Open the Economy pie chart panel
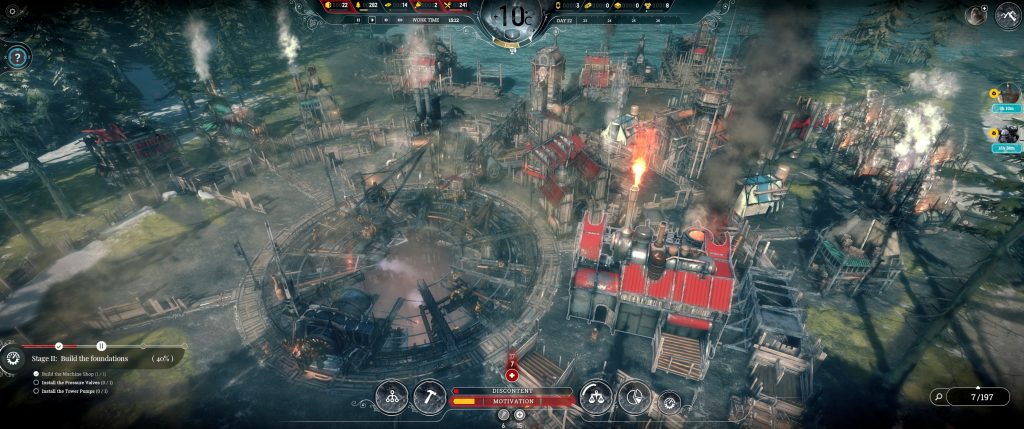The image size is (1024, 429). (633, 396)
